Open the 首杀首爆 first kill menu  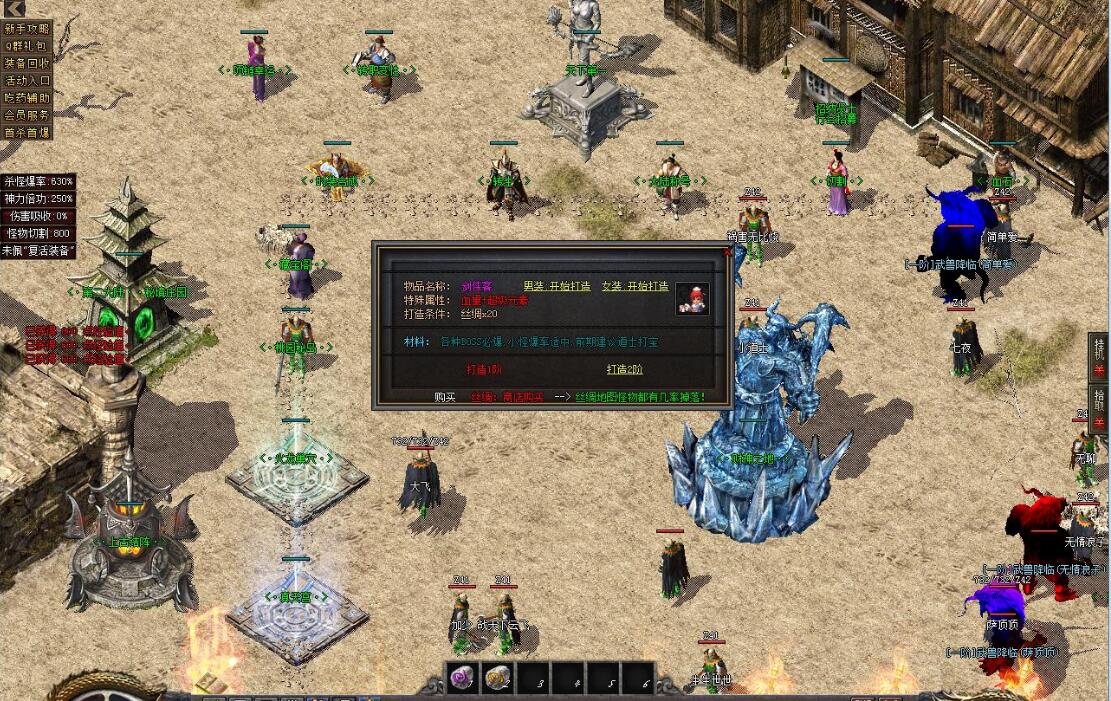point(26,132)
